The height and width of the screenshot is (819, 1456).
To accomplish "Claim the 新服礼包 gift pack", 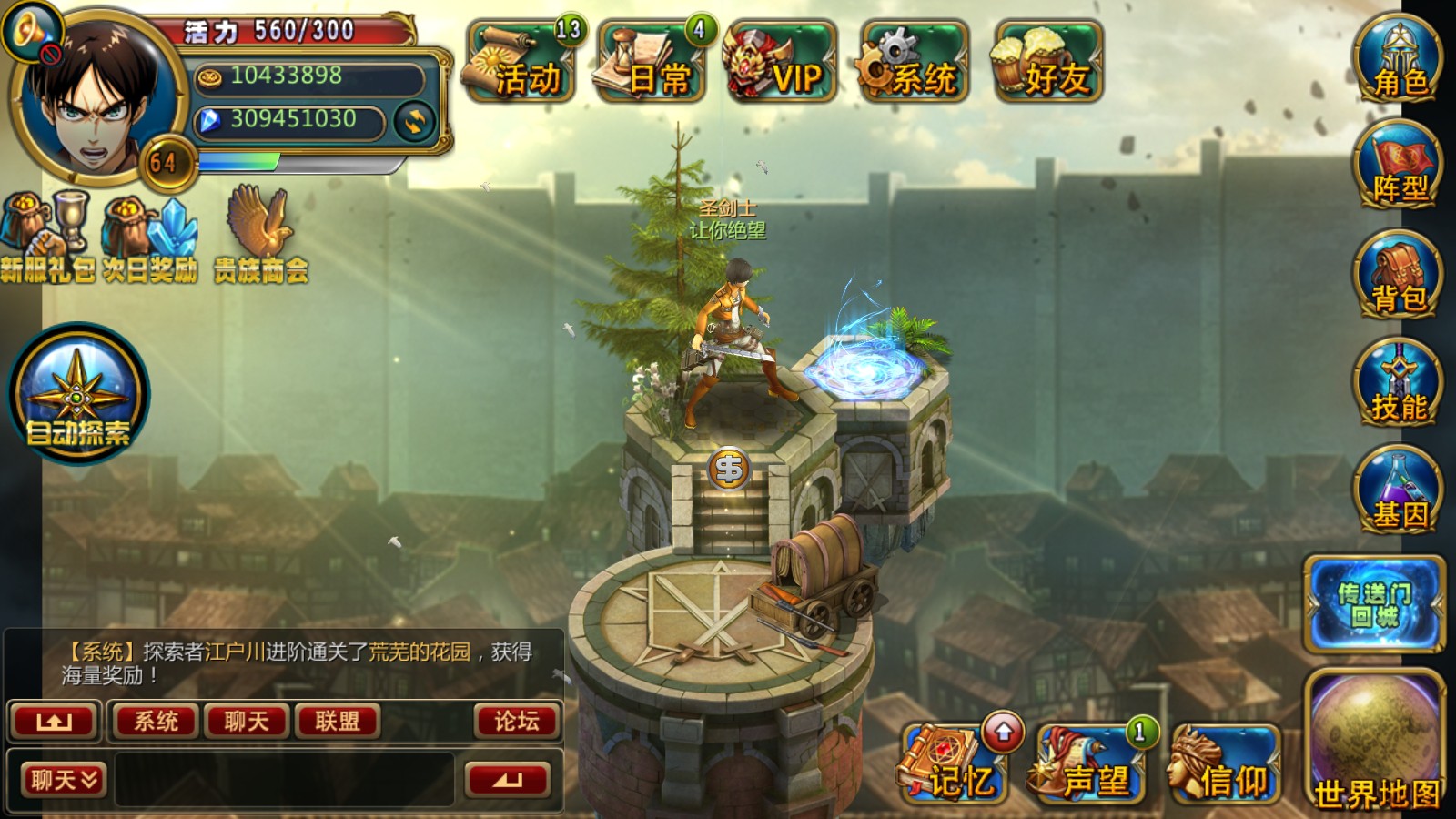I will [44, 235].
